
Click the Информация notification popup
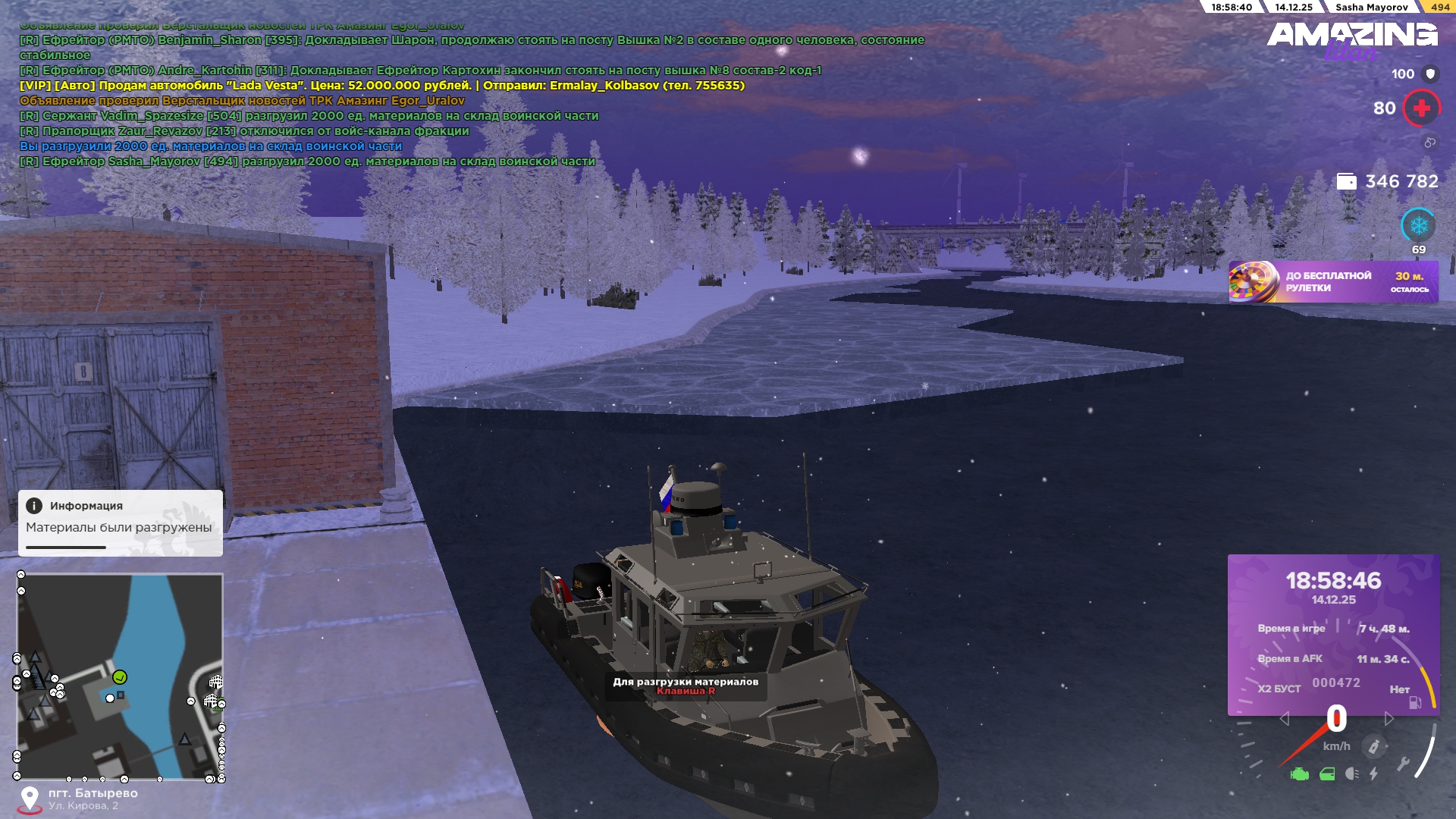point(121,522)
